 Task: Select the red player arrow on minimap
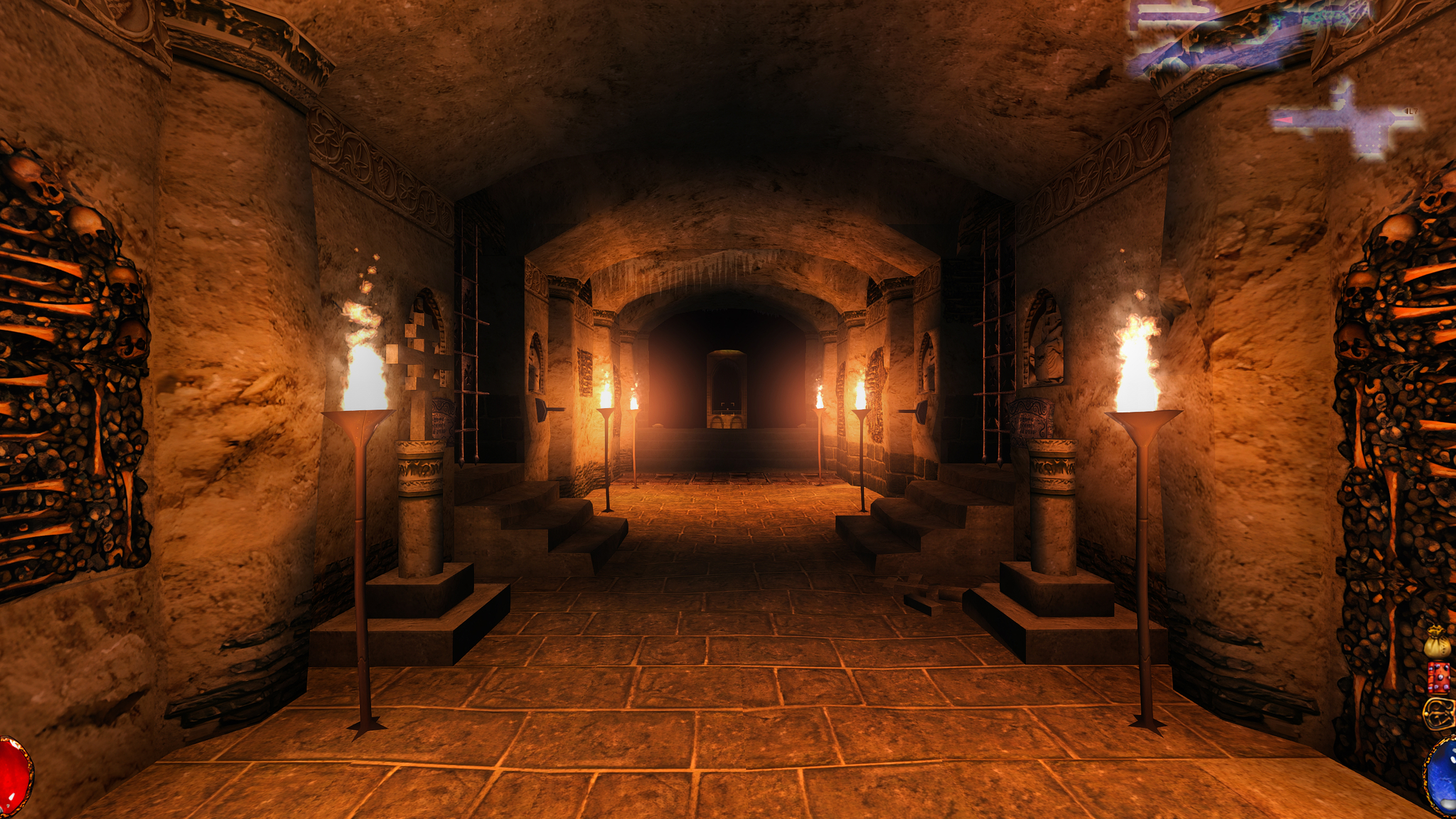pos(1283,121)
